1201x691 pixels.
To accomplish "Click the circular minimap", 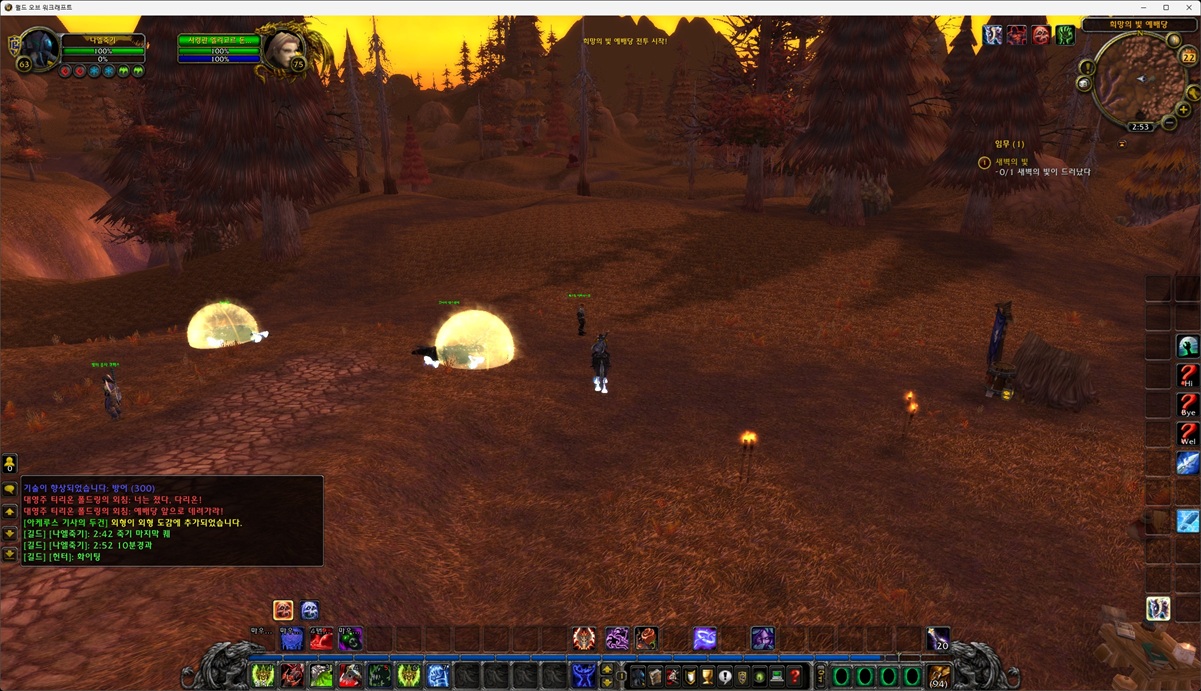I will (x=1141, y=80).
